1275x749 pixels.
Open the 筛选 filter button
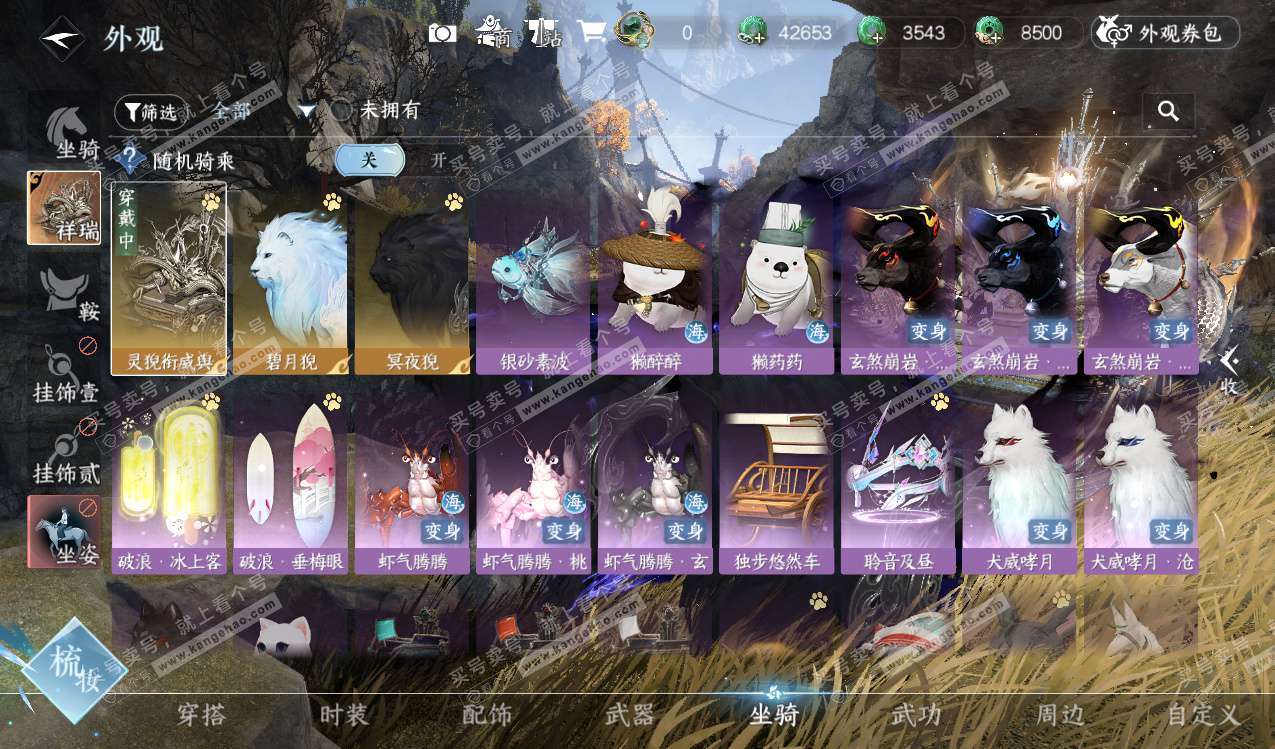[150, 112]
